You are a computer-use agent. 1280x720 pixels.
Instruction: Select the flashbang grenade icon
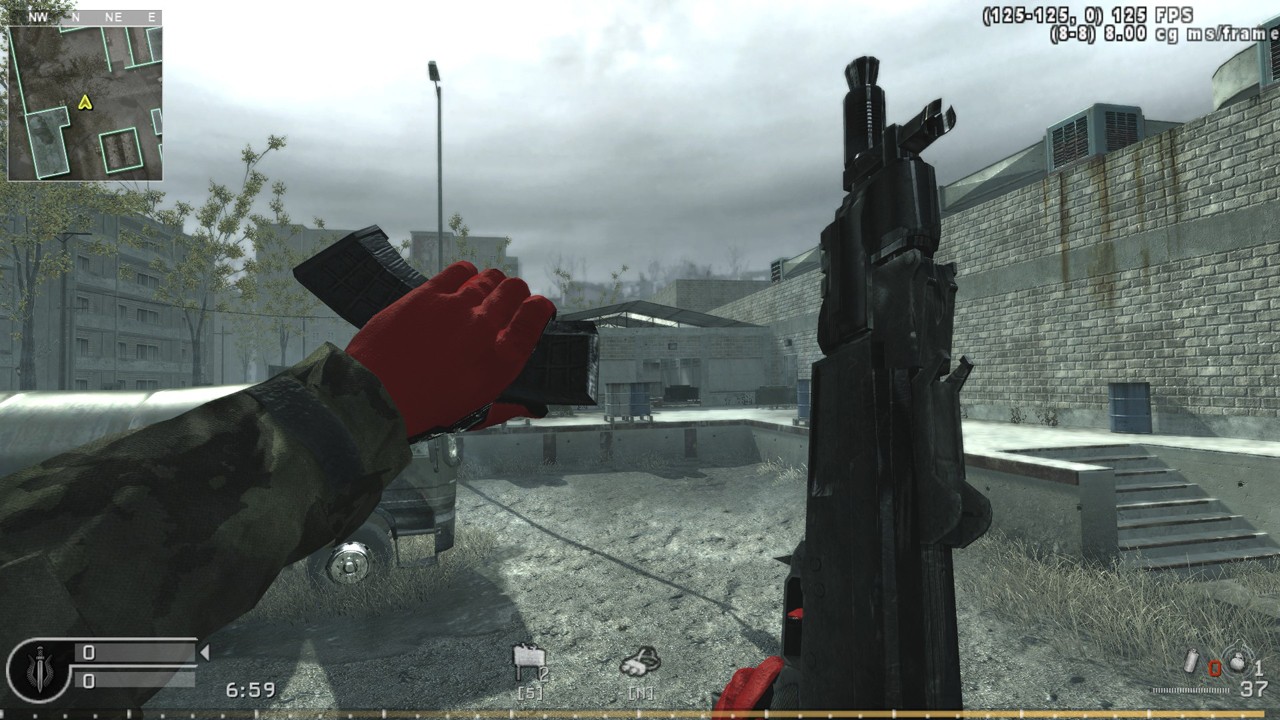[x=1188, y=663]
